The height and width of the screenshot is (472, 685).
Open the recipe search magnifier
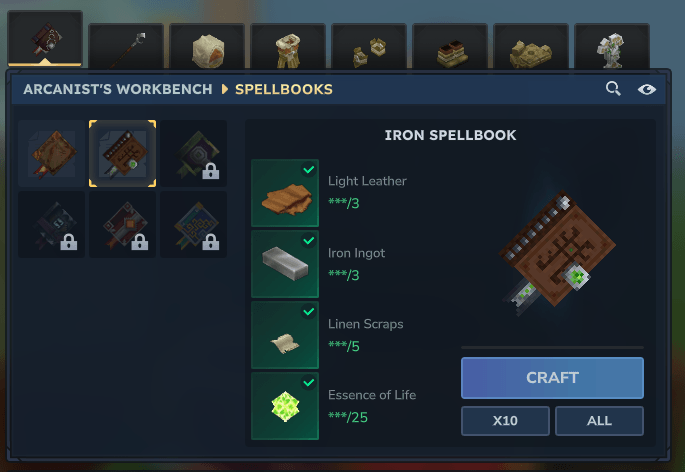click(613, 89)
